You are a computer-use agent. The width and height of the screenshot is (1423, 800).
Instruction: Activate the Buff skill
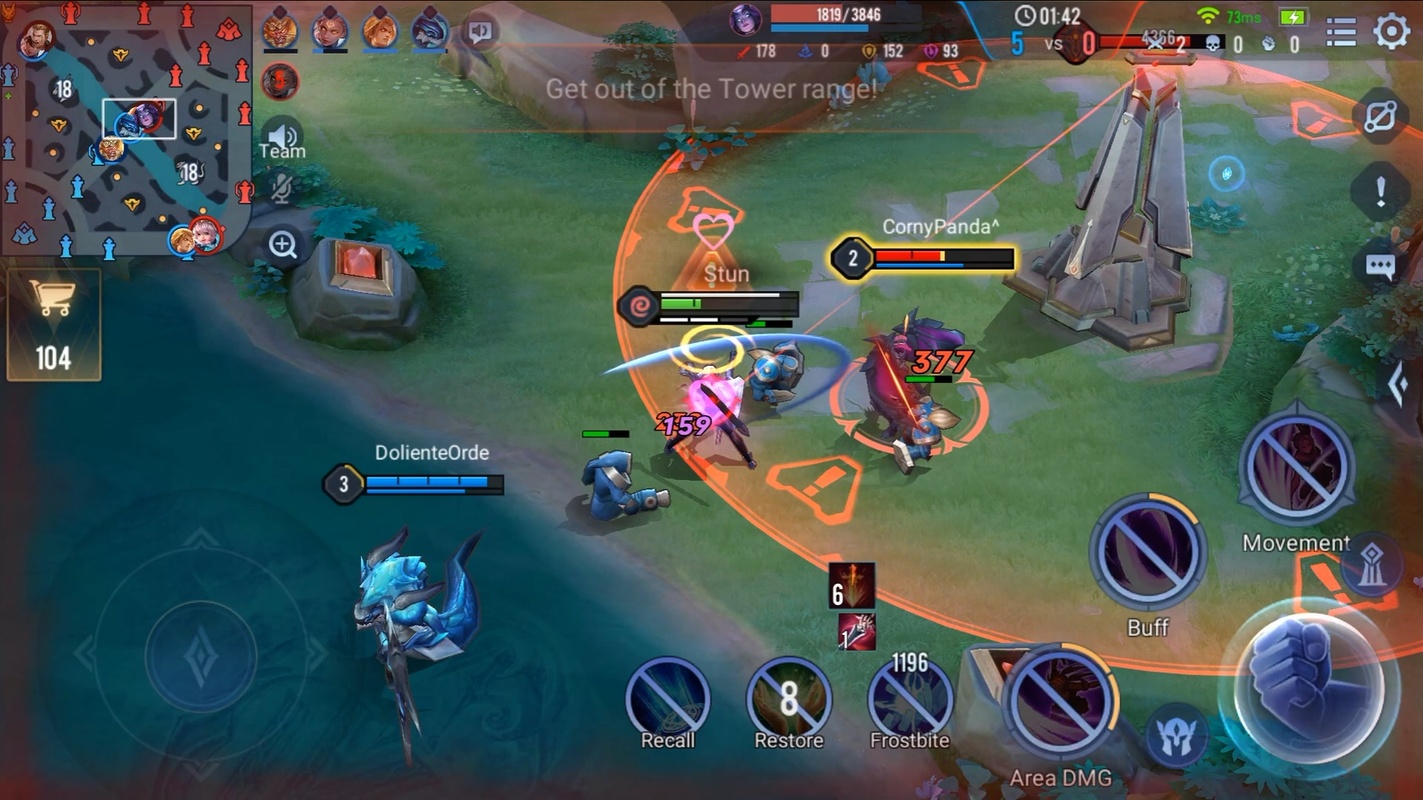pyautogui.click(x=1147, y=555)
